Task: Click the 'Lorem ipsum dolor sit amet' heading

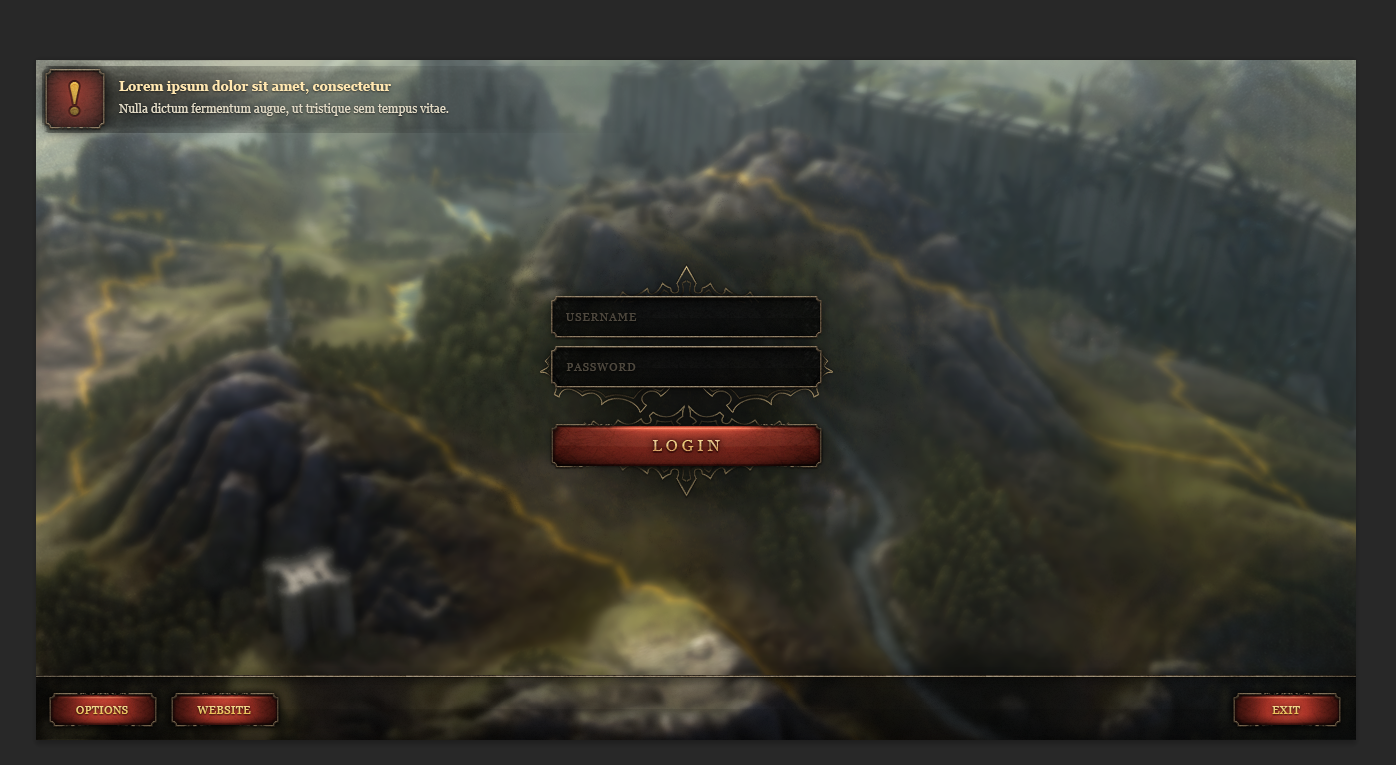Action: tap(254, 86)
